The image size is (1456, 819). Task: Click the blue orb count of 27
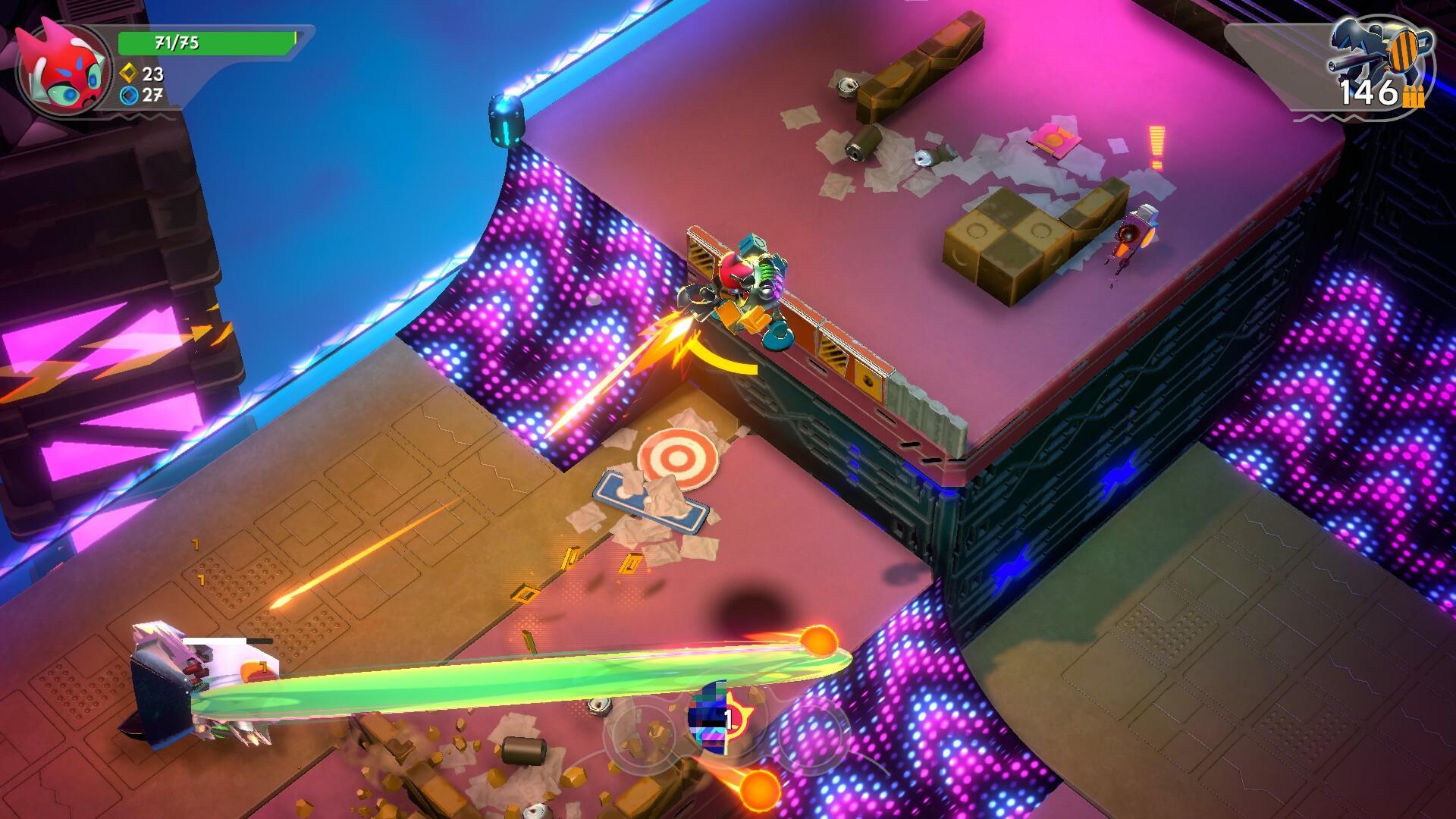154,96
